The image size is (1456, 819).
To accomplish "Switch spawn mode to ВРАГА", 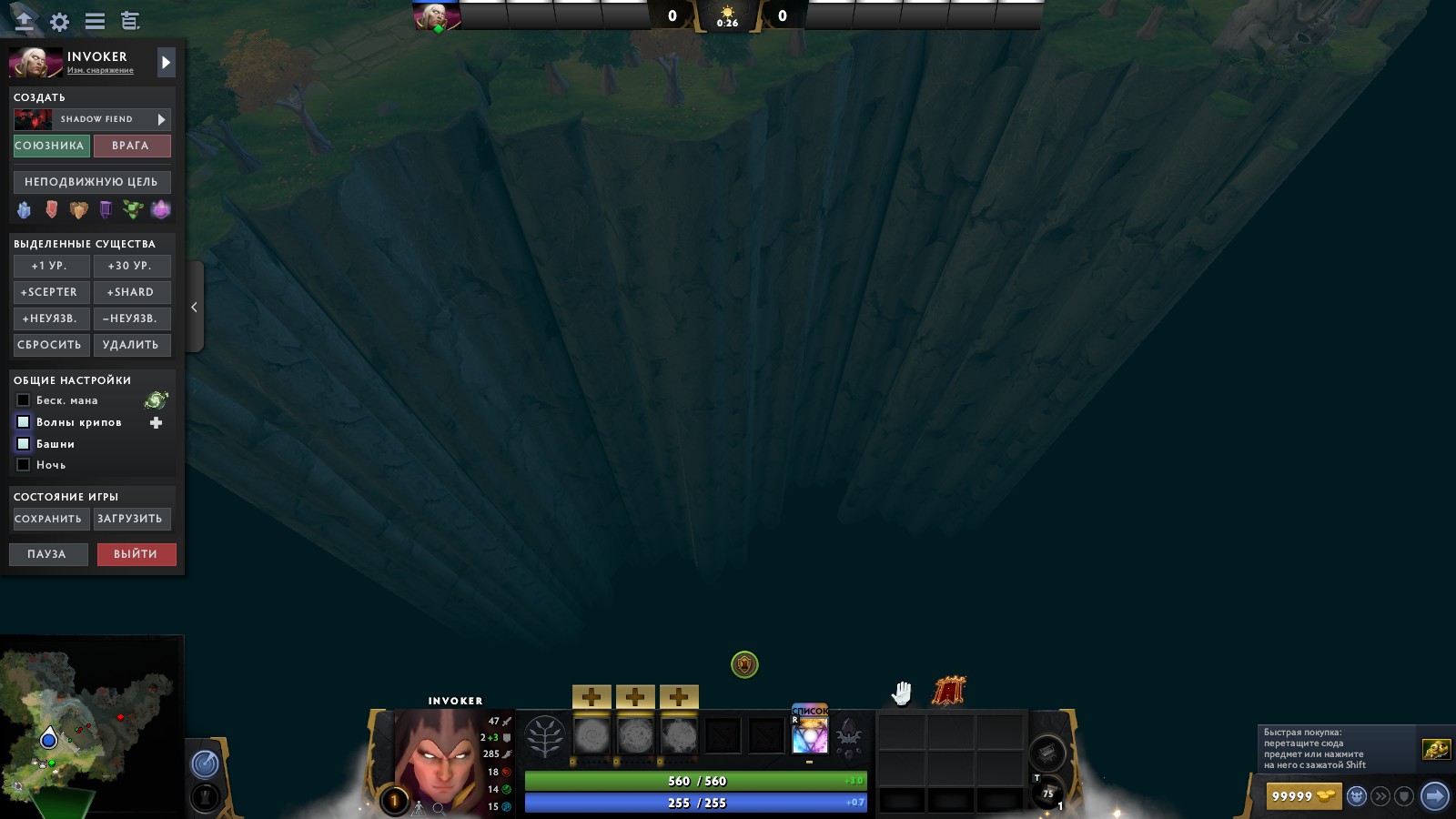I will (x=133, y=146).
